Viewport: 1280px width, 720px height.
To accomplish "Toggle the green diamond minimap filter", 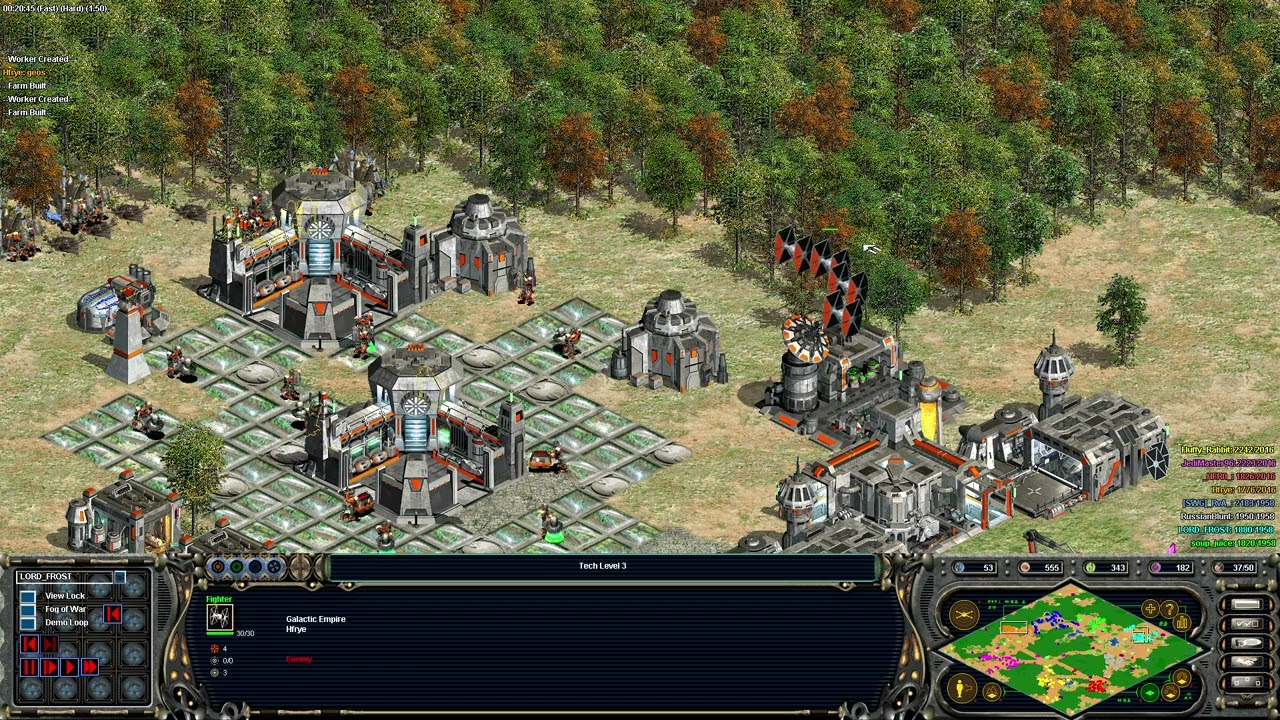I will point(1150,692).
